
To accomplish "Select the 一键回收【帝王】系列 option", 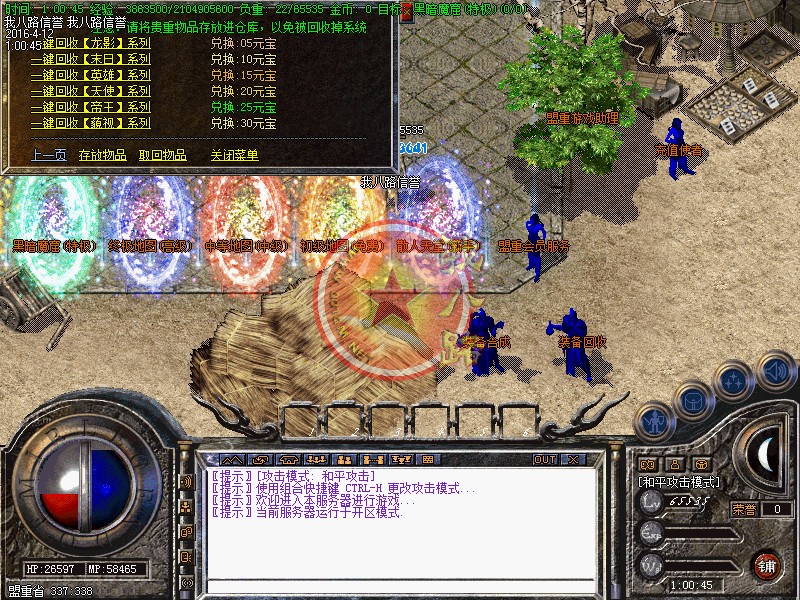I will click(x=90, y=107).
